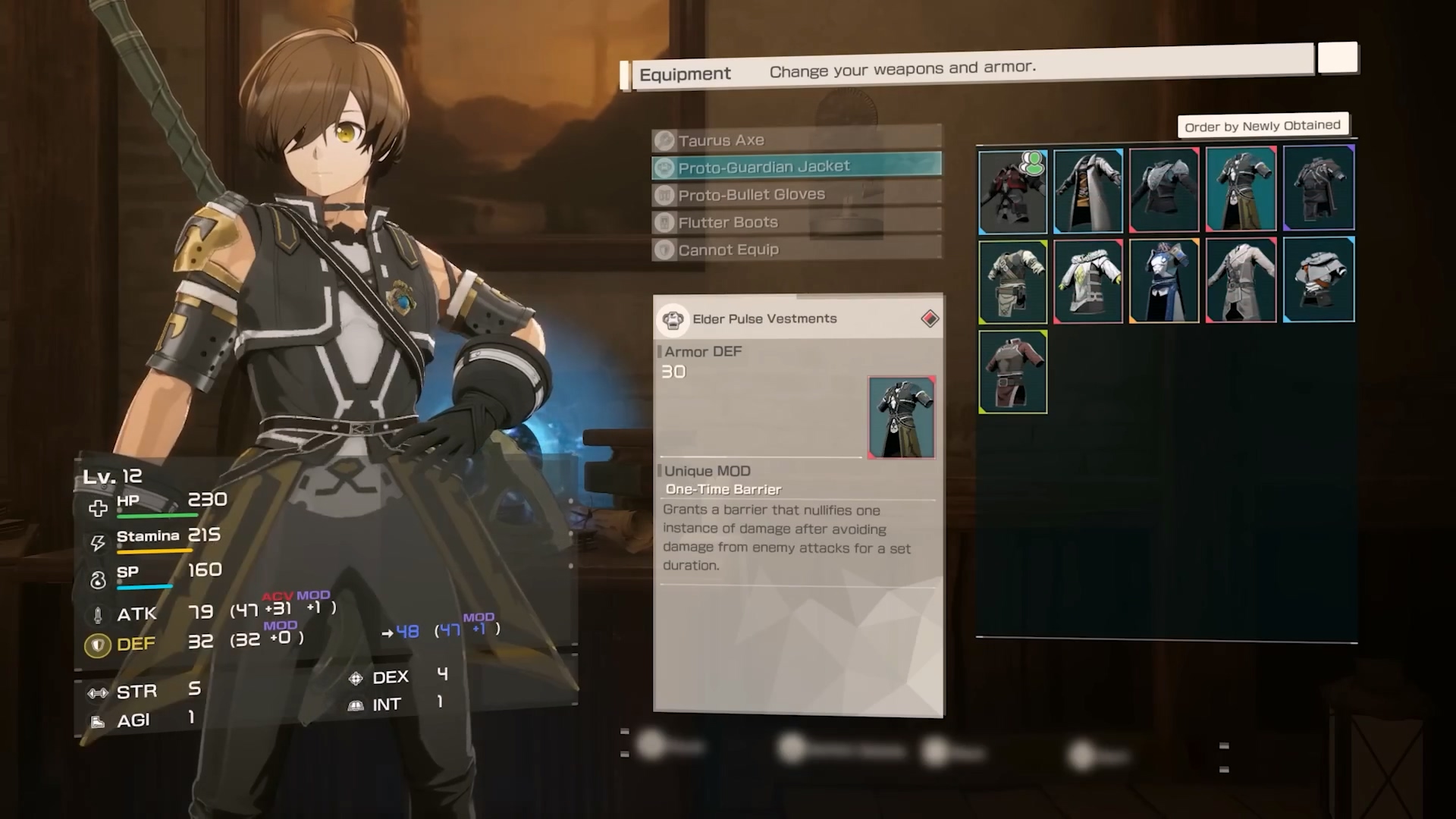Pick the beige strapped tunic with belt pouch
This screenshot has width=1456, height=819.
click(x=1013, y=282)
